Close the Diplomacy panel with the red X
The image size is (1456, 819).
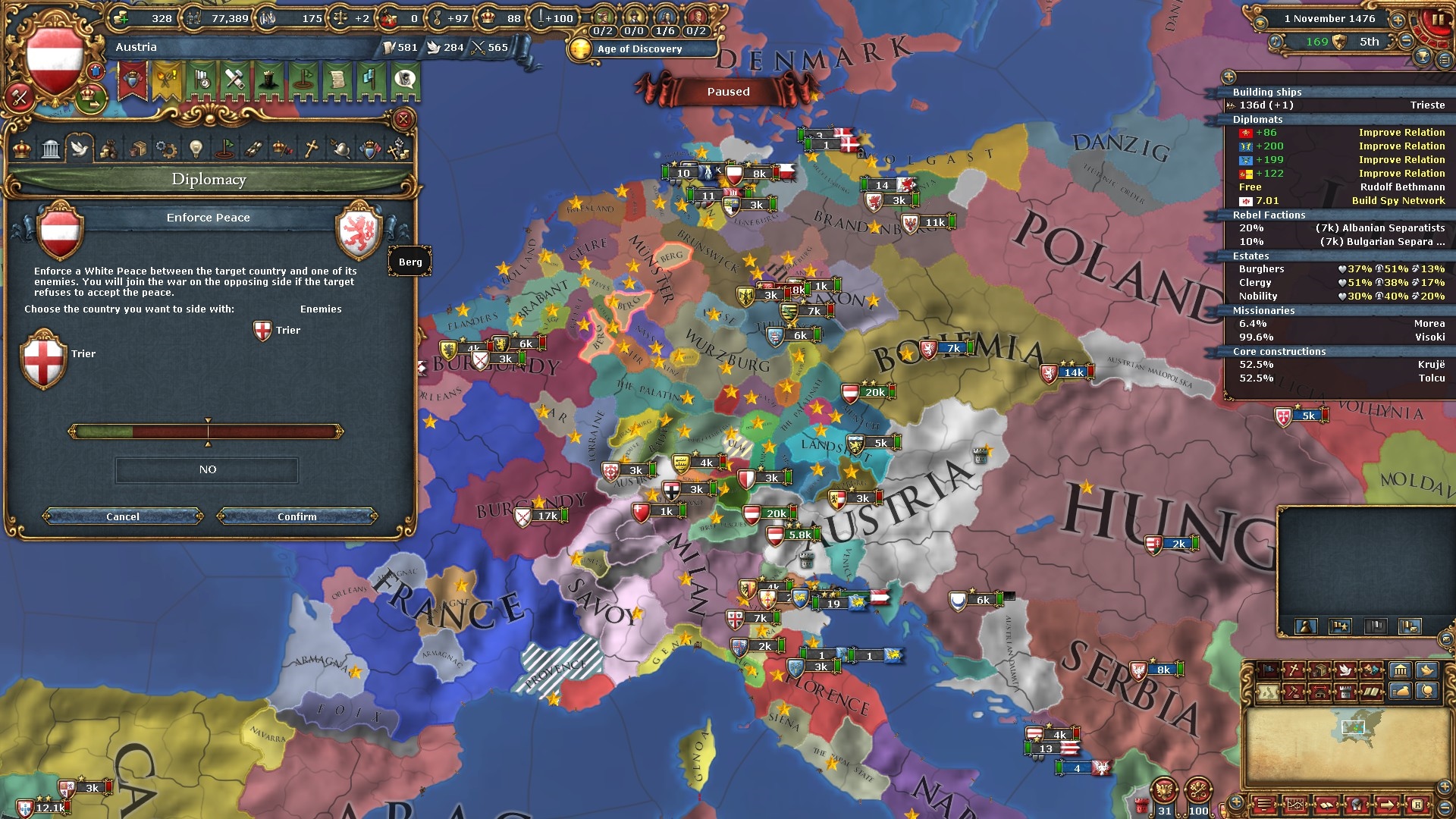[403, 119]
